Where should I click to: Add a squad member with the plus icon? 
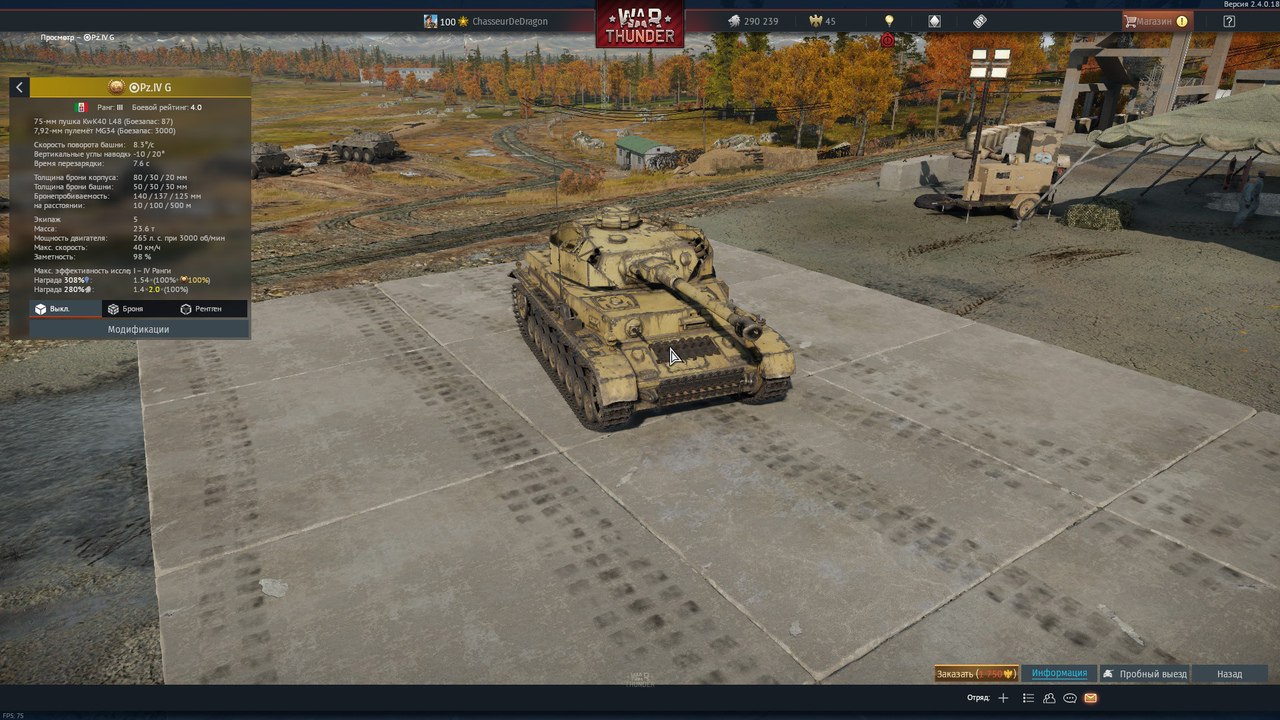pos(1003,698)
